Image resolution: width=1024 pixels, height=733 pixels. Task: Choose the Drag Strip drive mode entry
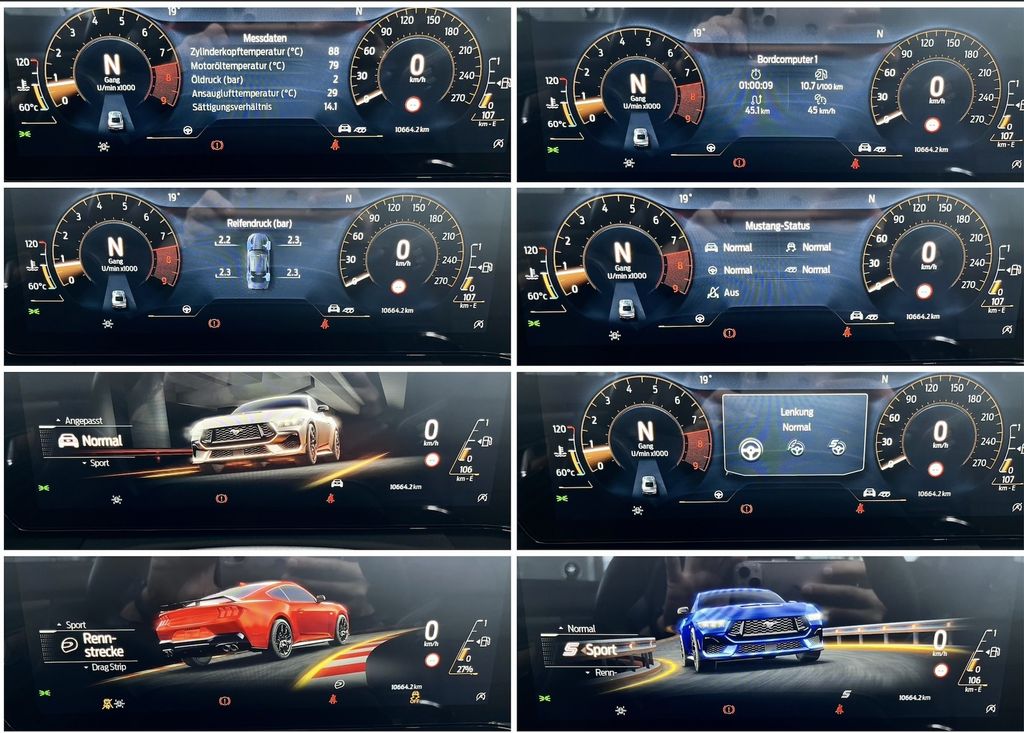click(x=91, y=665)
